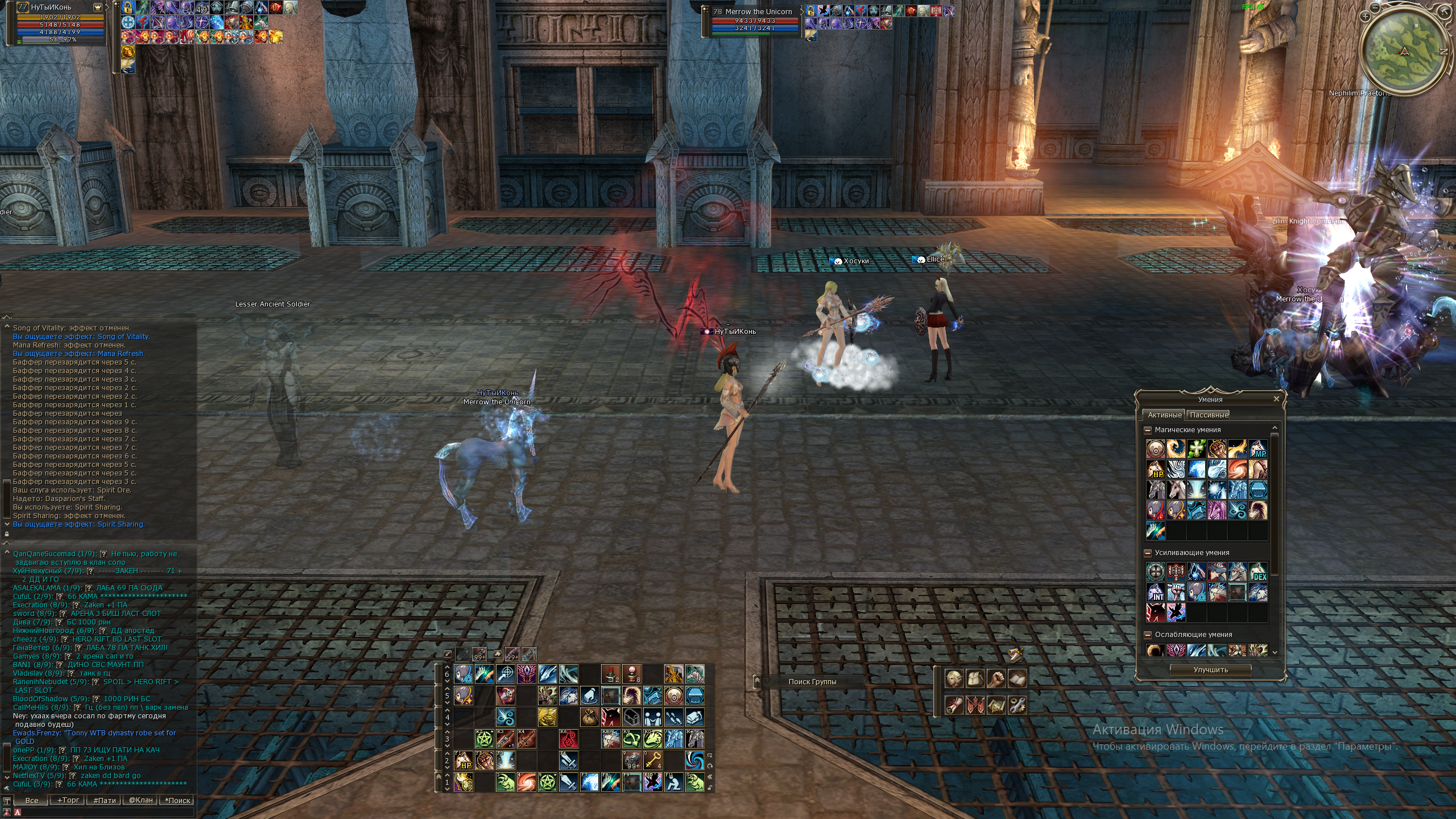Open the map scroll menu icon
The height and width of the screenshot is (819, 1456).
click(996, 706)
